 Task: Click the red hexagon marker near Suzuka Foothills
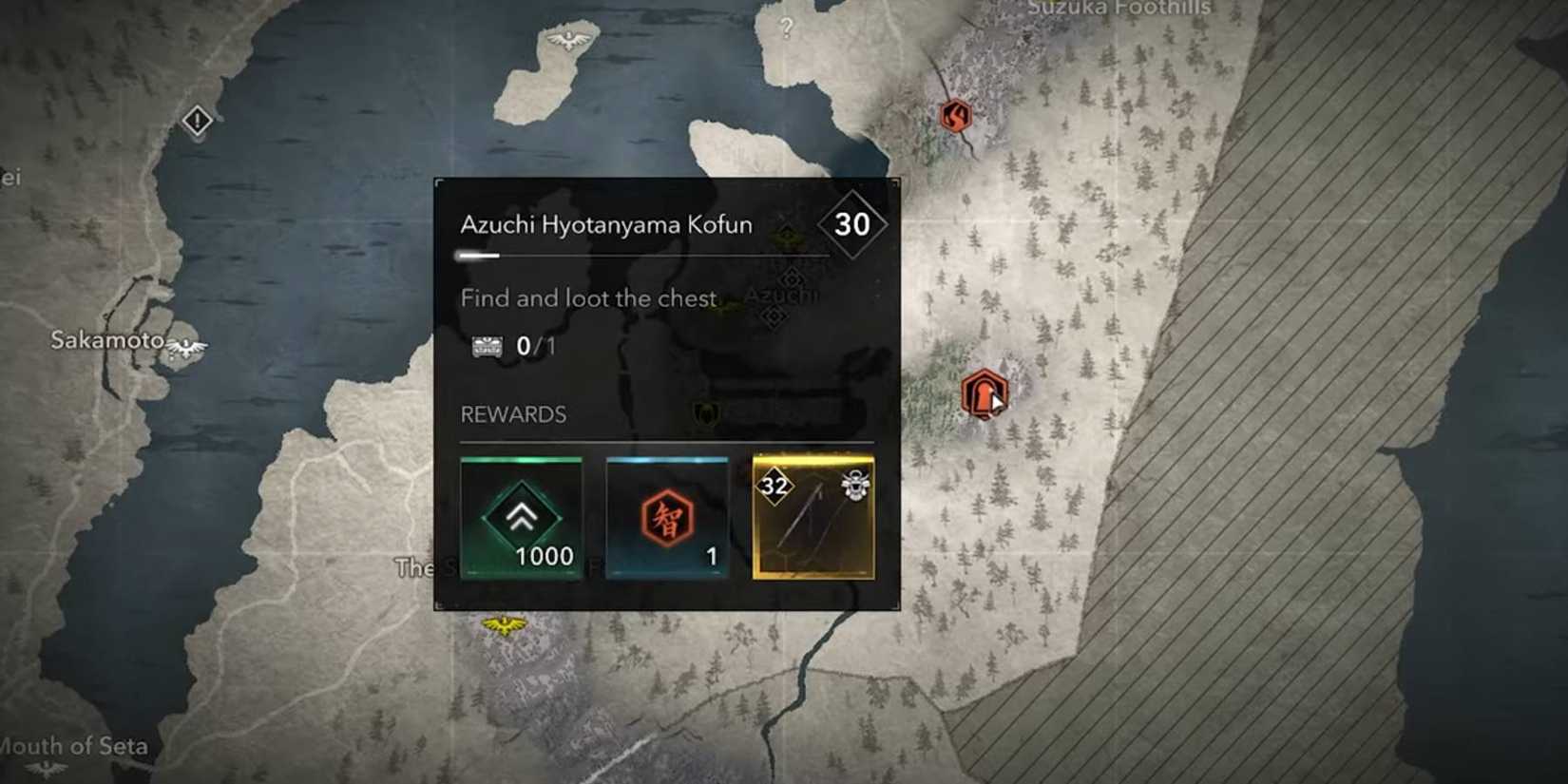955,116
